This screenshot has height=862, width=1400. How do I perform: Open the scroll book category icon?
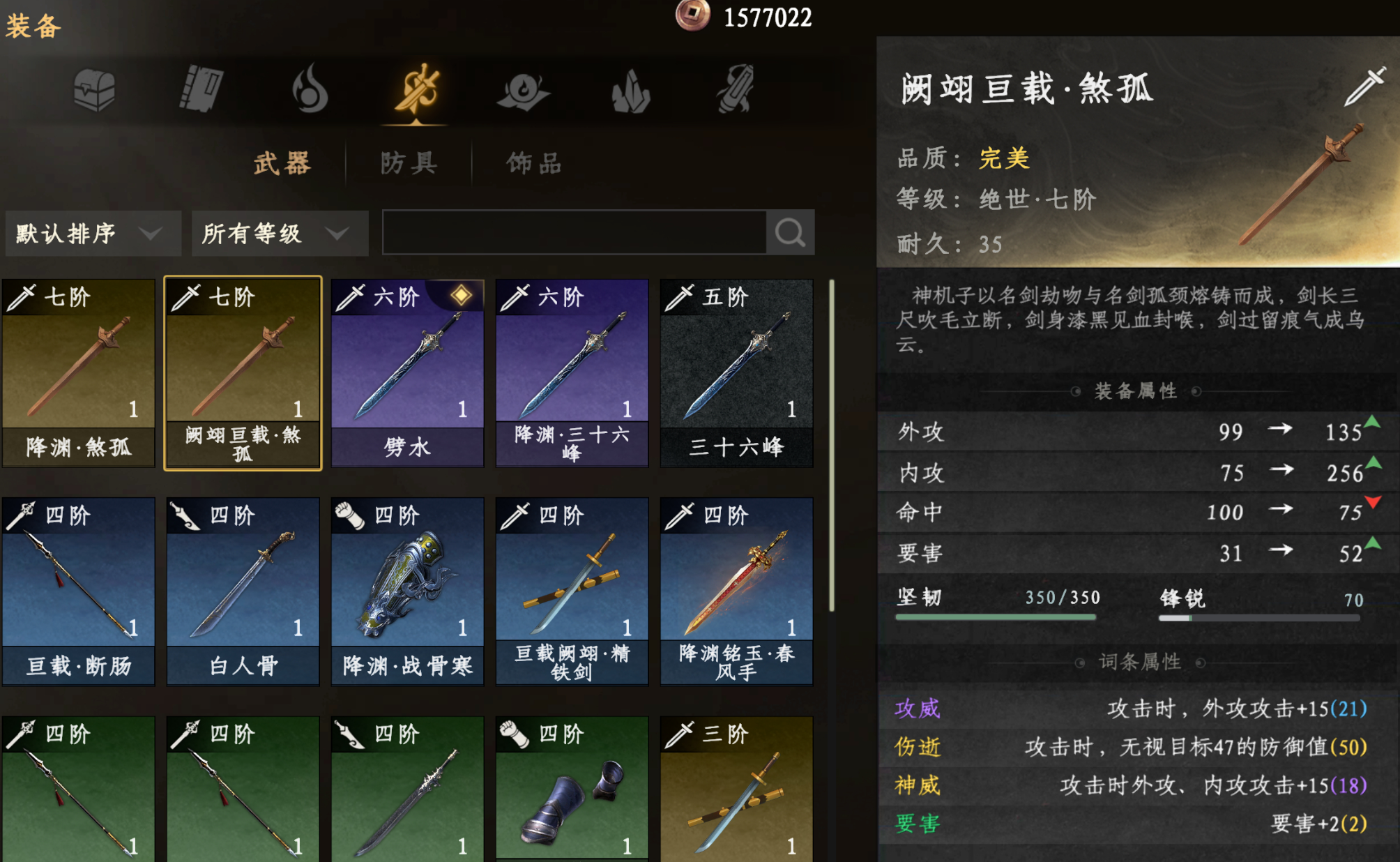coord(201,89)
